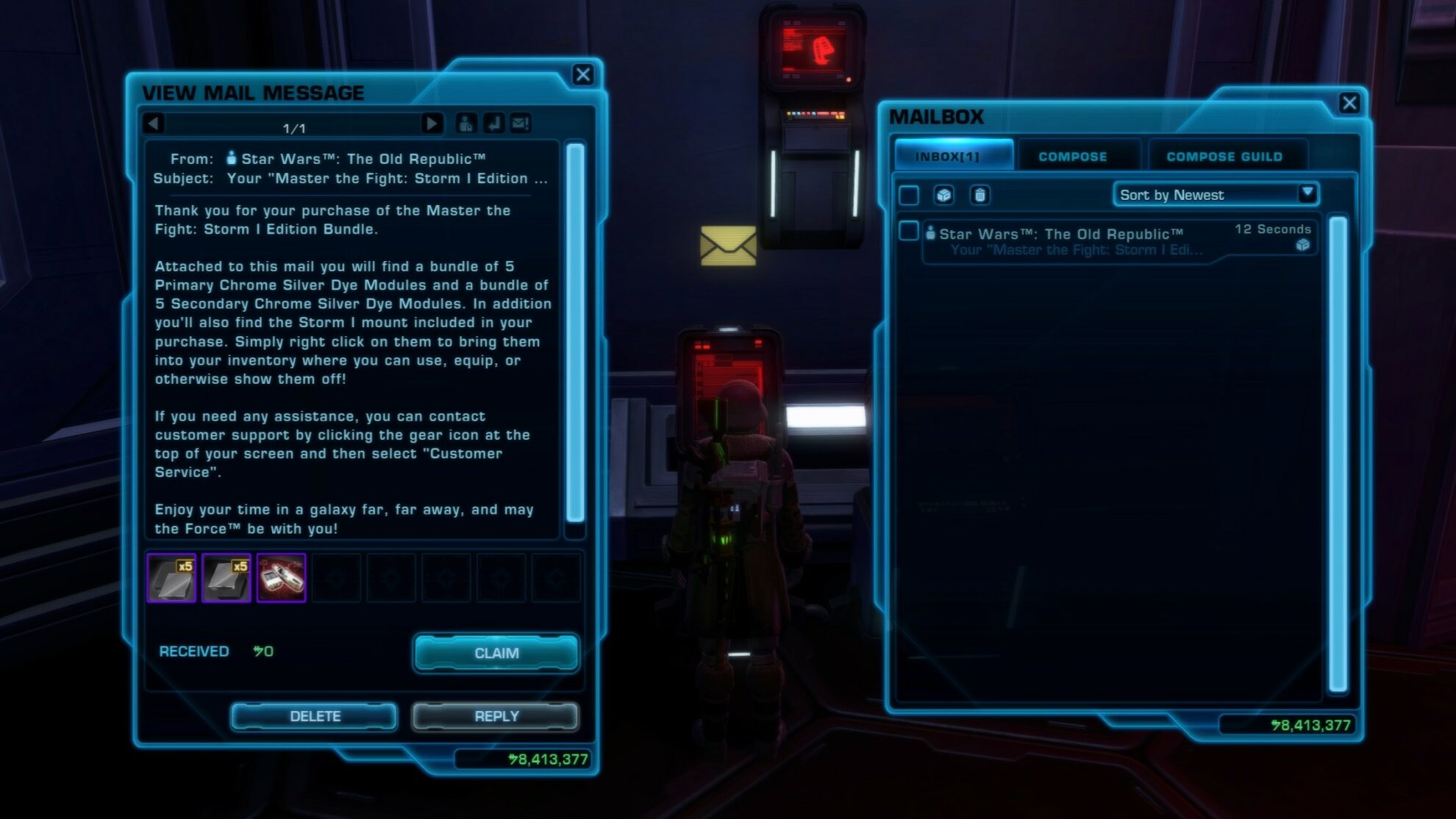Click REPLY on the mail message
The height and width of the screenshot is (819, 1456).
click(x=496, y=716)
